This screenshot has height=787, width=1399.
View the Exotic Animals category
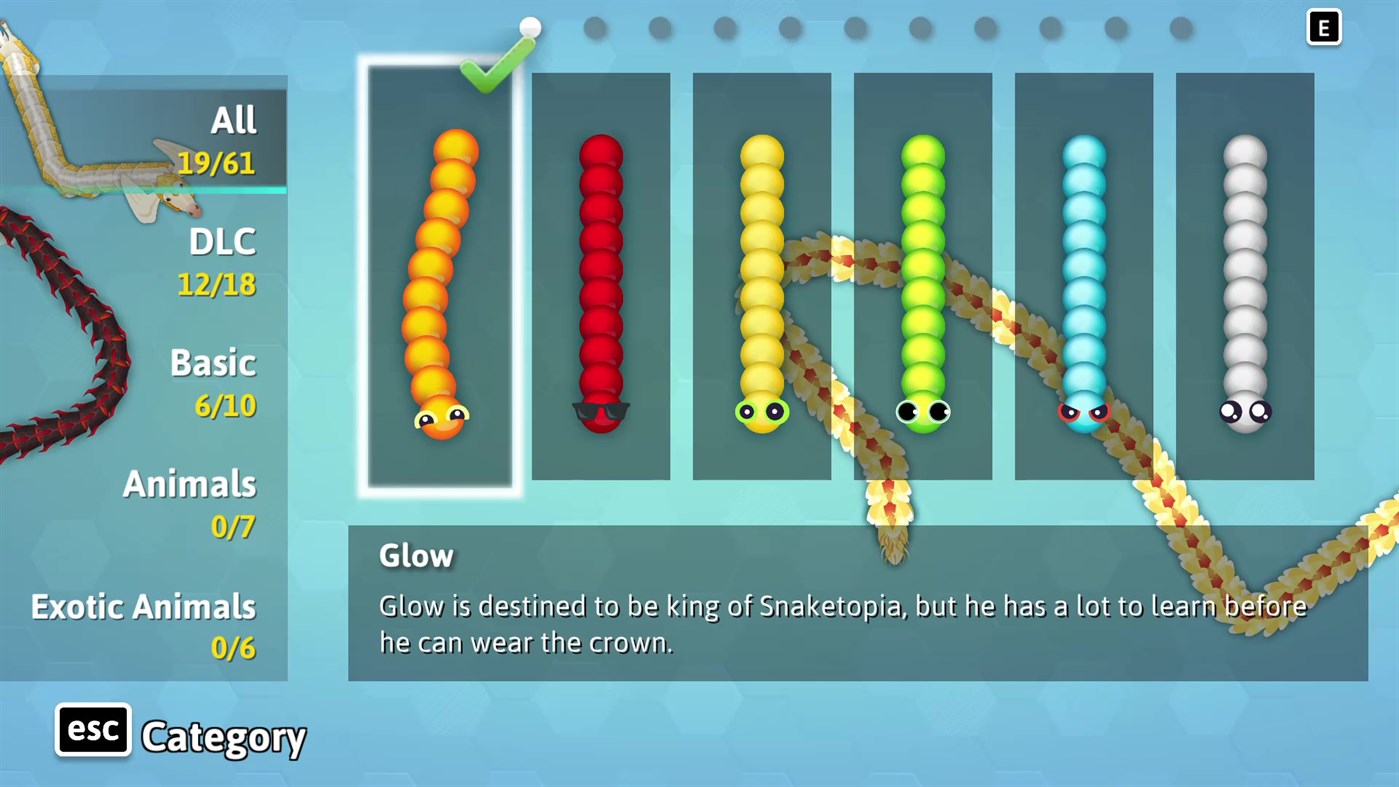143,625
